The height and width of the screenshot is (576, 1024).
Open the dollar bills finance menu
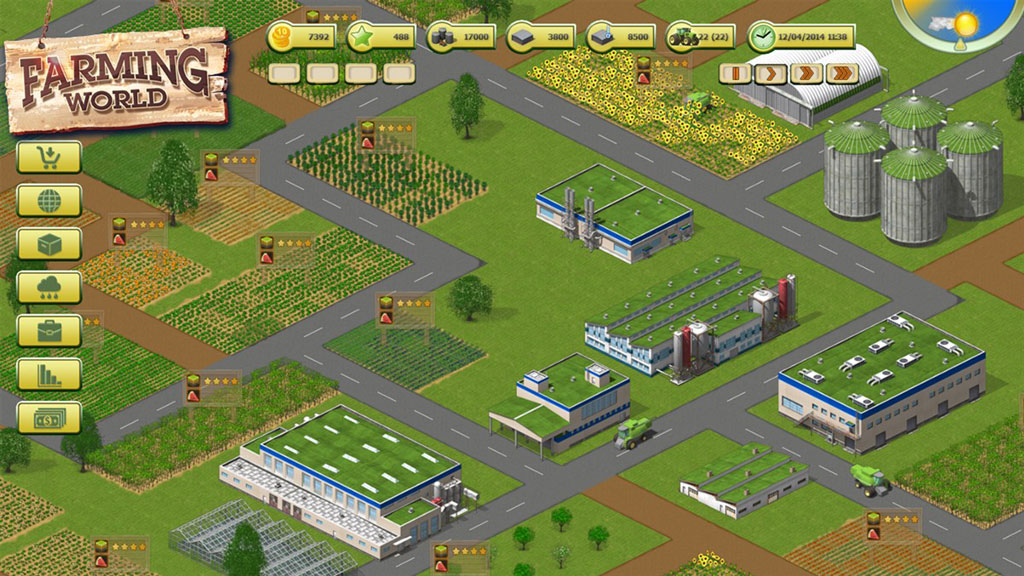click(x=49, y=417)
